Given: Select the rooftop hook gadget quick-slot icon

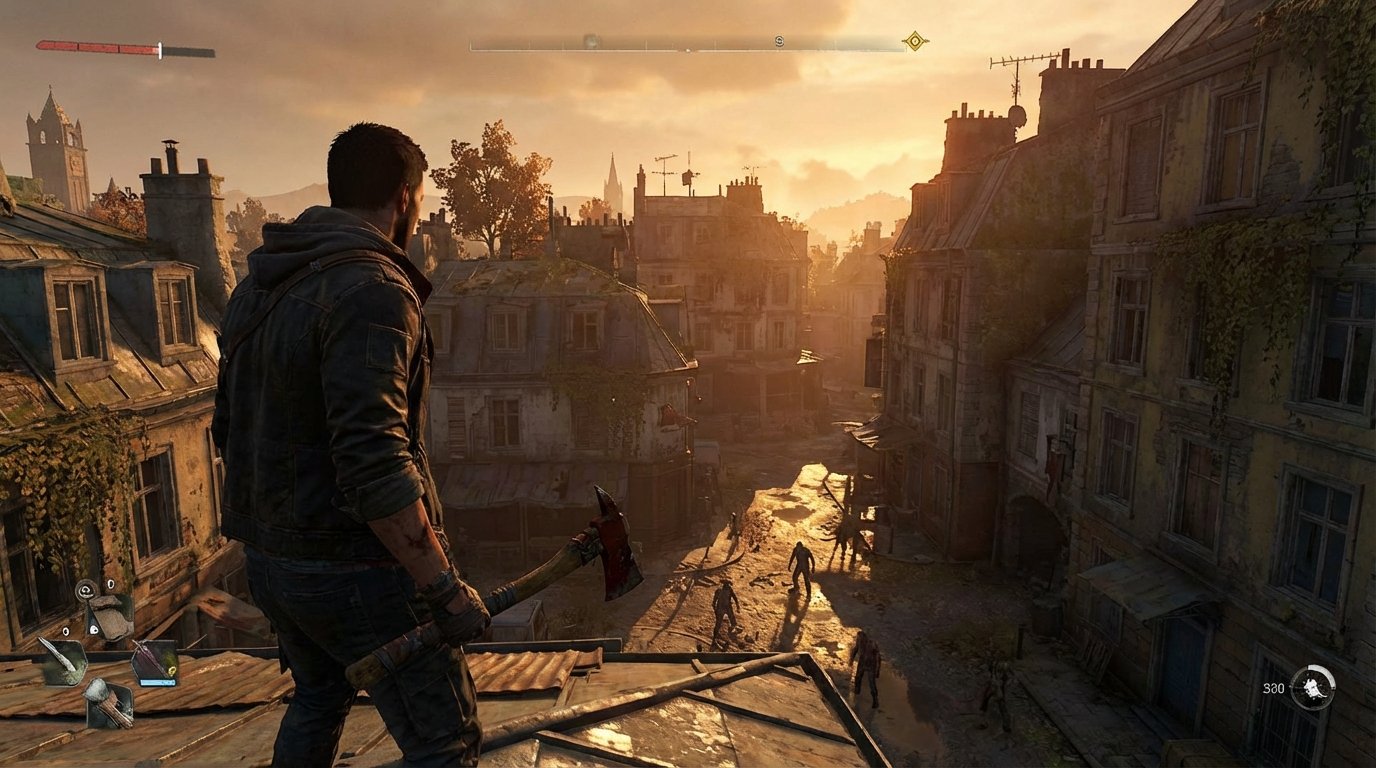Looking at the screenshot, I should point(110,615).
